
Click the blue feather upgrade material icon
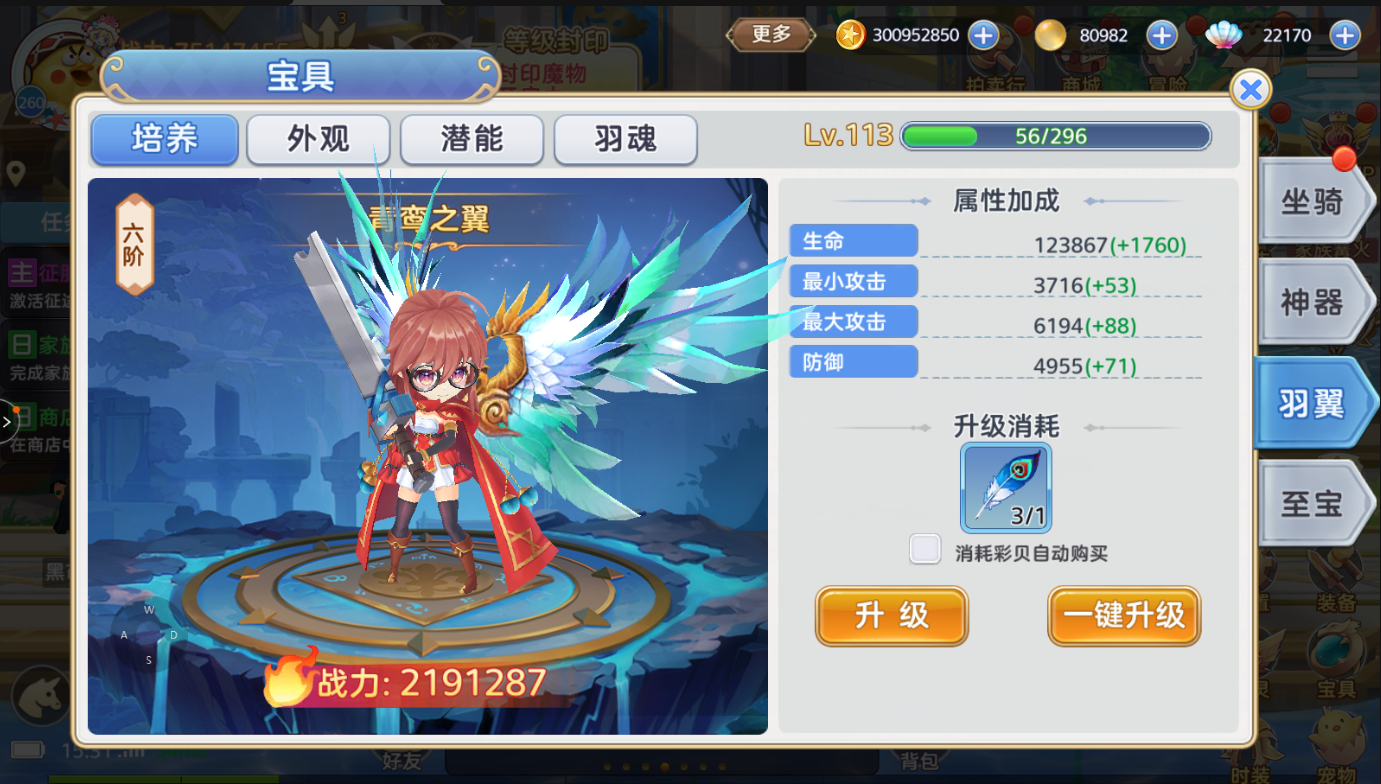point(1005,487)
